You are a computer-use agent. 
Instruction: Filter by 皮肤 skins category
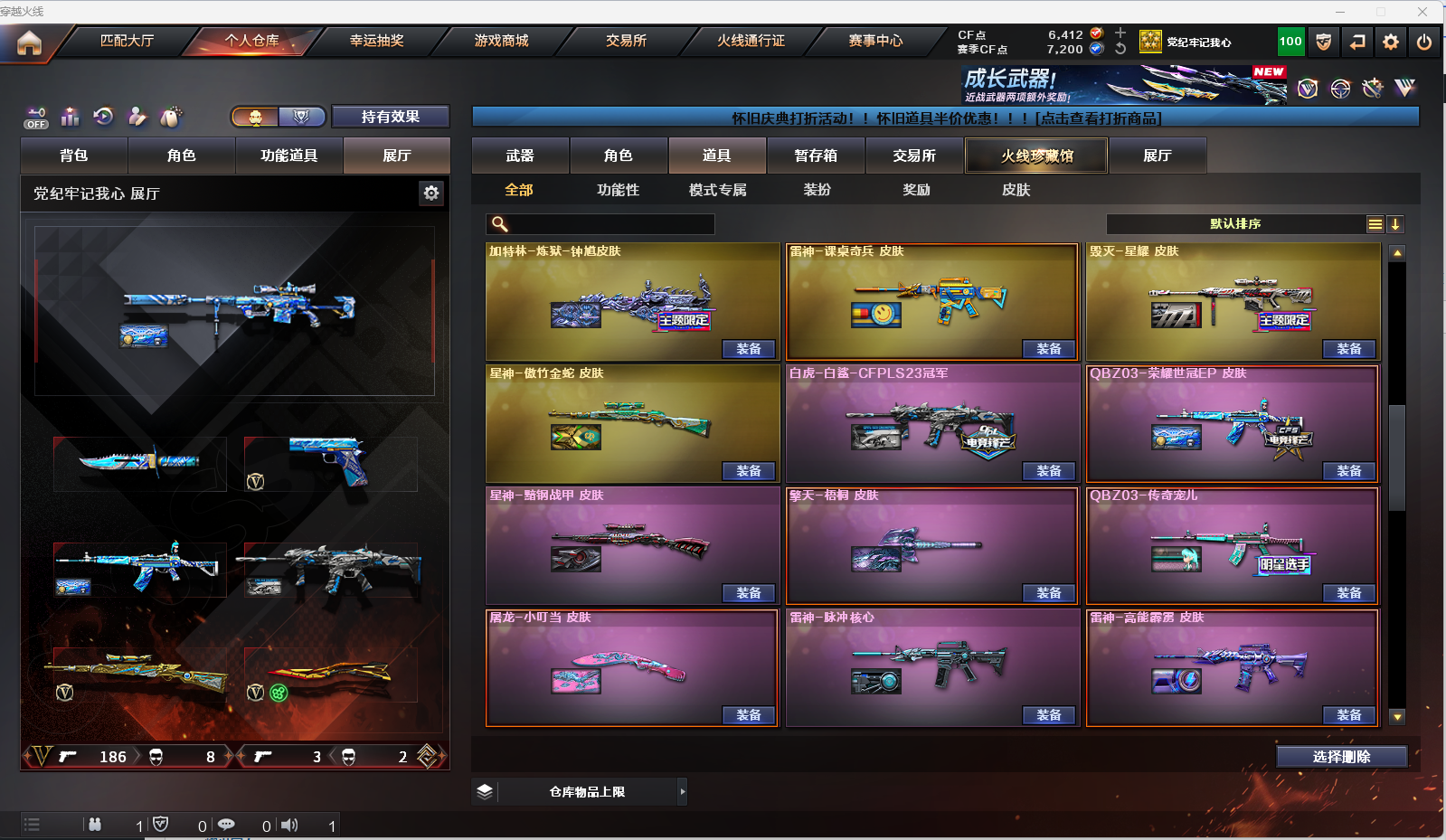coord(1016,190)
